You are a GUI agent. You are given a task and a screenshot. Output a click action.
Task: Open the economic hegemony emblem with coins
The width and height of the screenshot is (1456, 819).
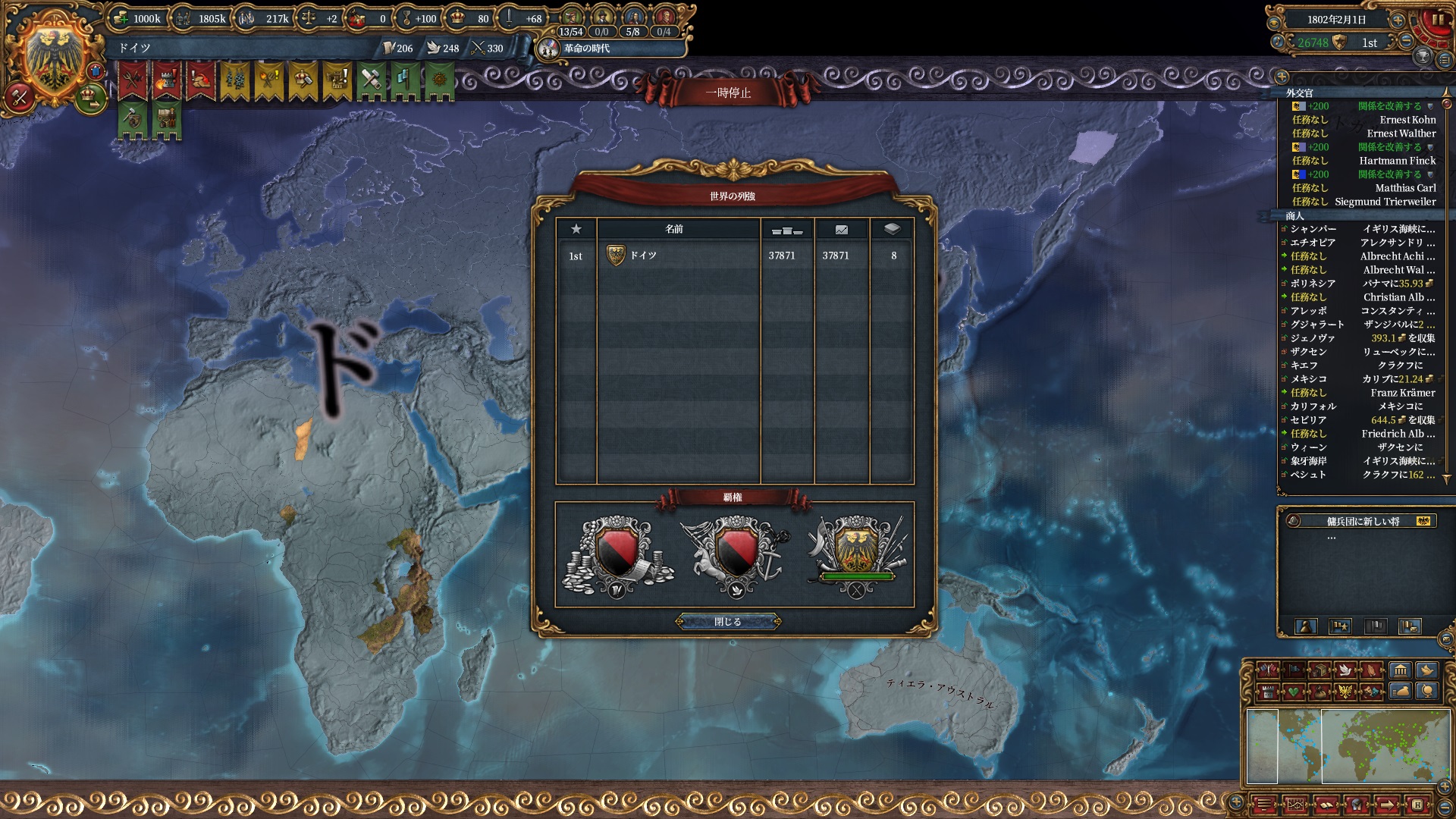(x=617, y=556)
